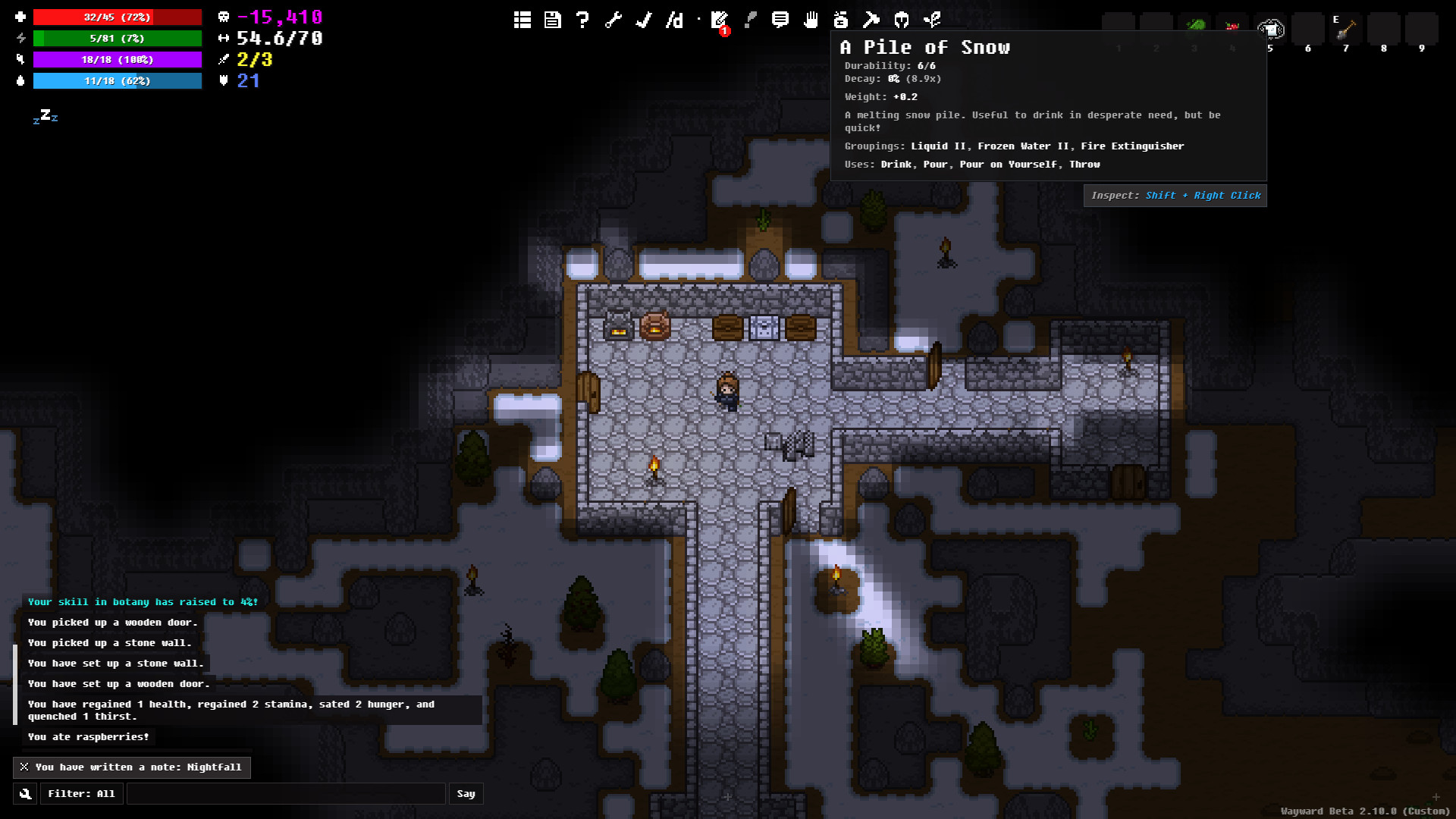Open the main menu list icon

click(522, 20)
